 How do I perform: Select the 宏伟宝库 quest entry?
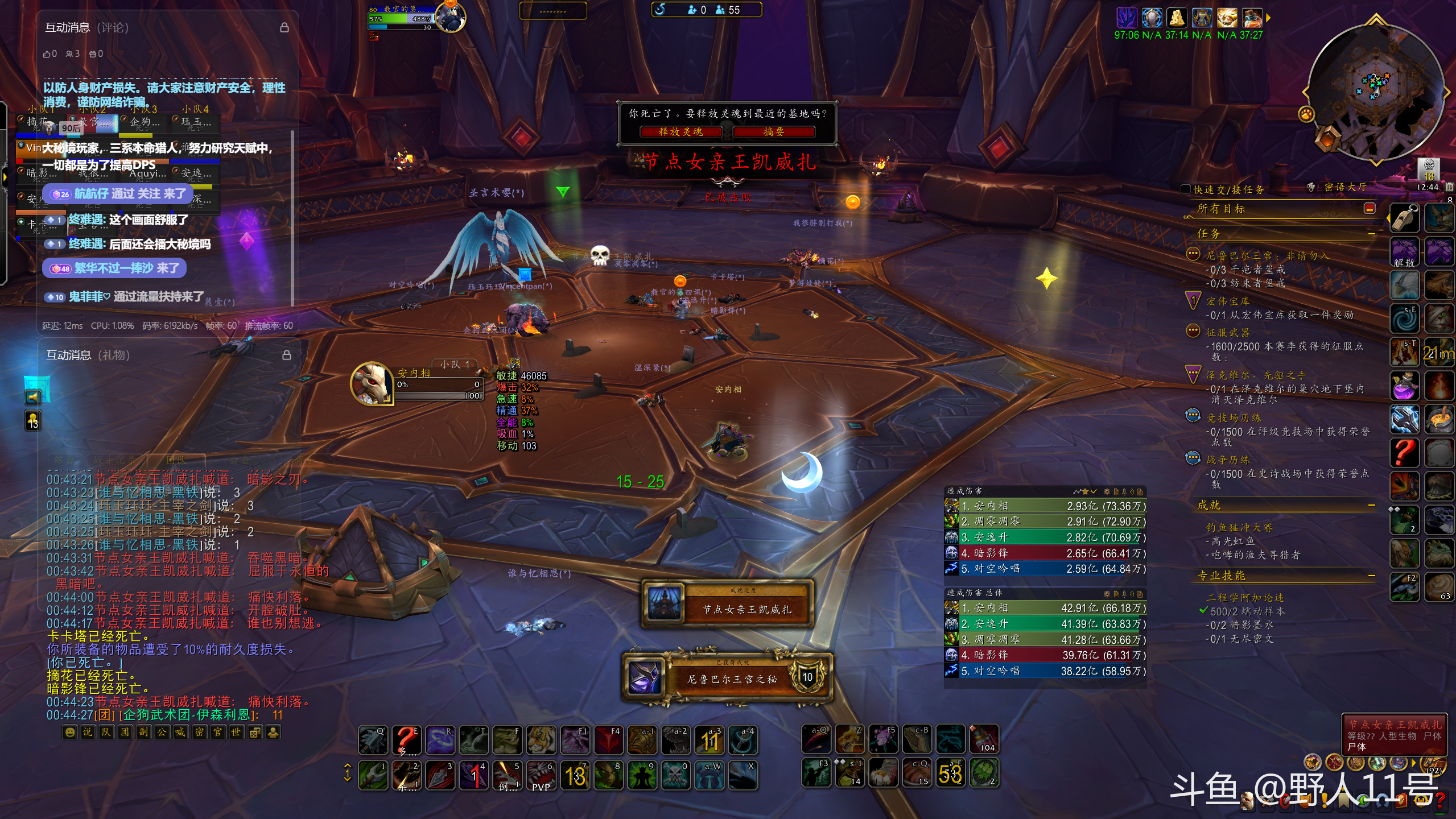coord(1228,301)
